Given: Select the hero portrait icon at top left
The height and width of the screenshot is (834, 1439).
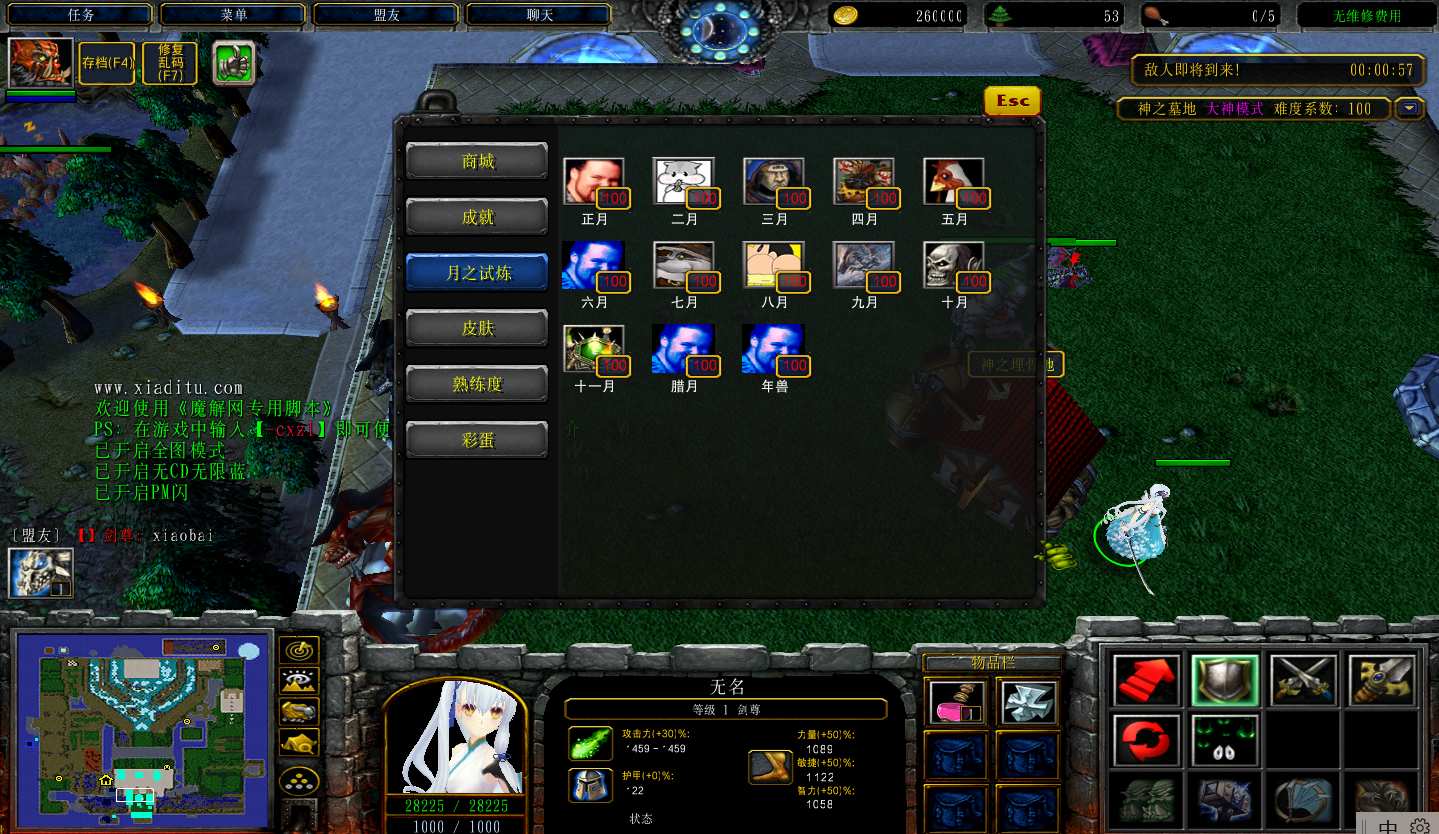Looking at the screenshot, I should (x=41, y=62).
